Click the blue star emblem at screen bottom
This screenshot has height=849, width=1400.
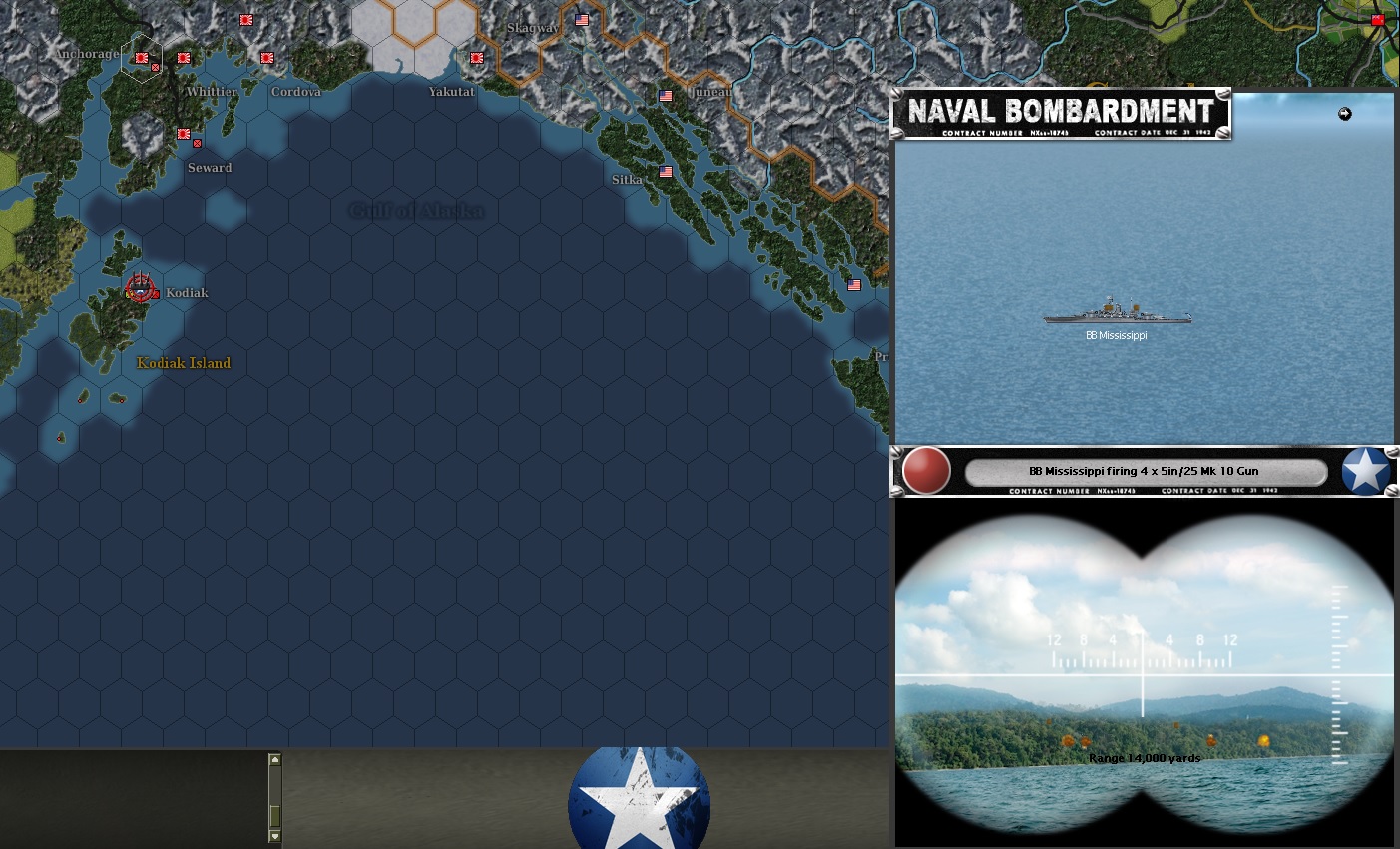point(639,798)
